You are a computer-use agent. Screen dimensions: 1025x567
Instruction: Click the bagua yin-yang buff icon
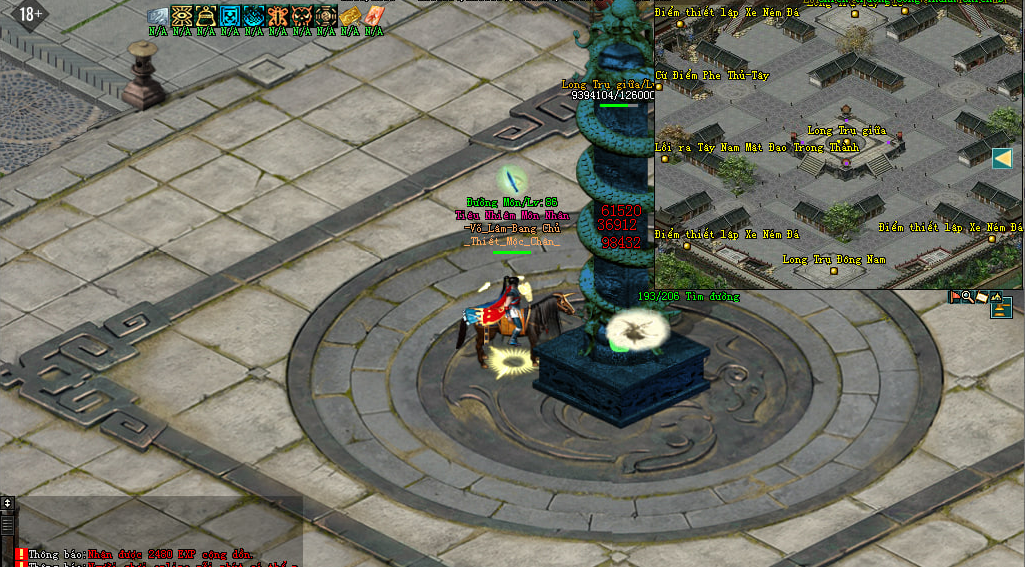tap(326, 15)
